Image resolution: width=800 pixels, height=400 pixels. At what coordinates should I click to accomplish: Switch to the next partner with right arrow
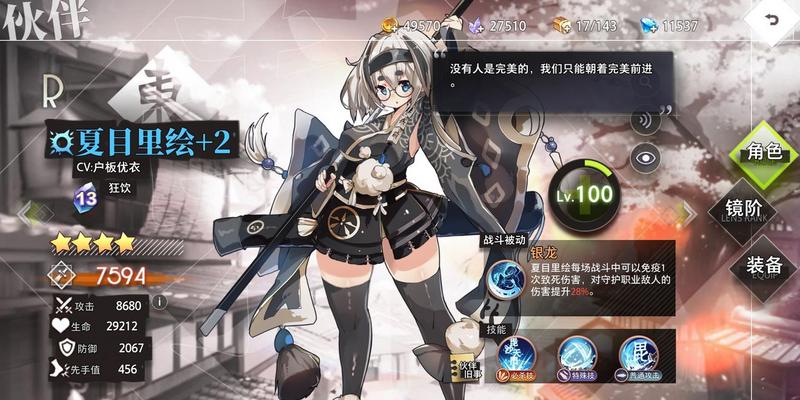coord(688,213)
